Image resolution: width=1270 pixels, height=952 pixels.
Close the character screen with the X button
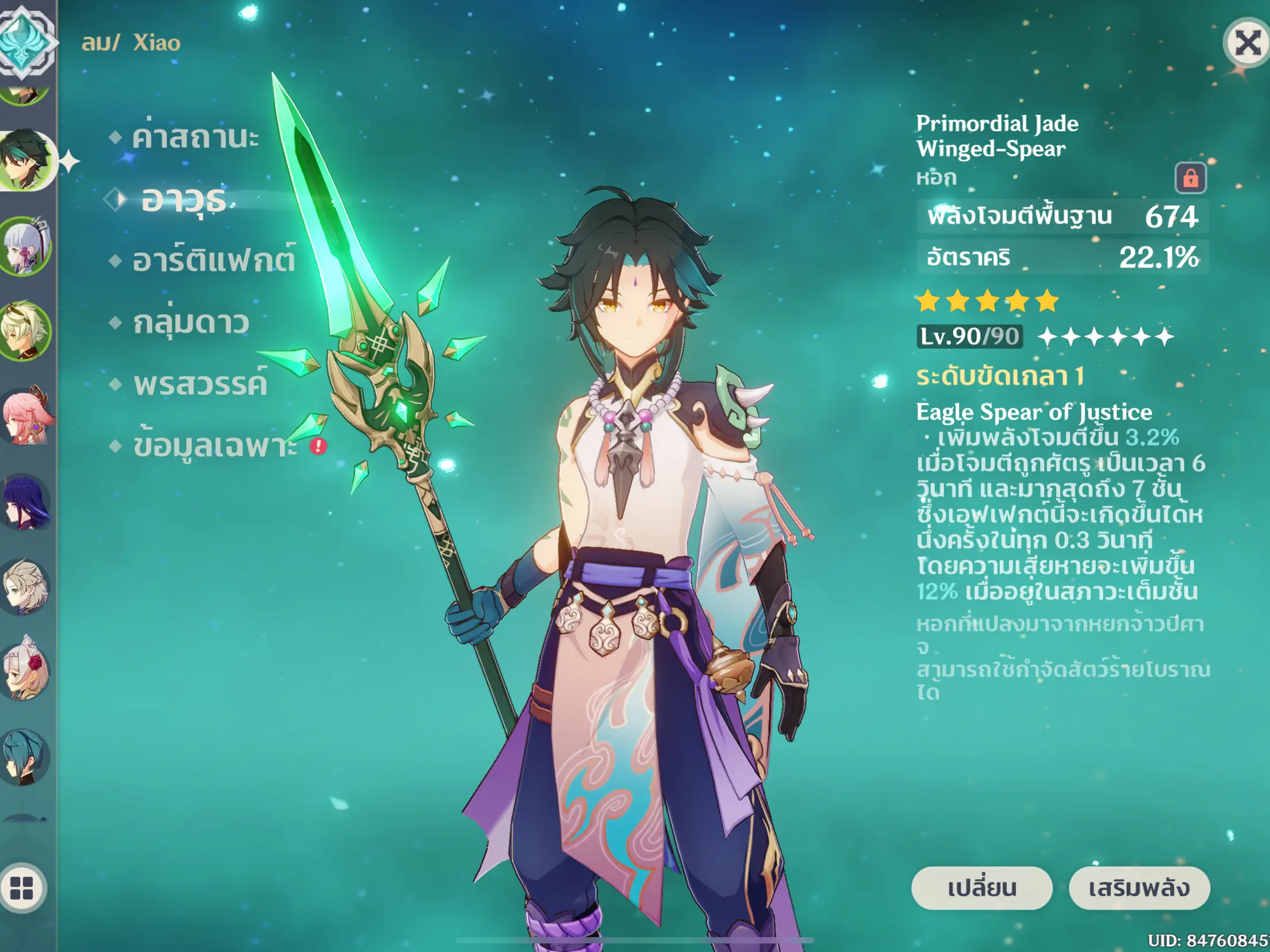[x=1247, y=43]
